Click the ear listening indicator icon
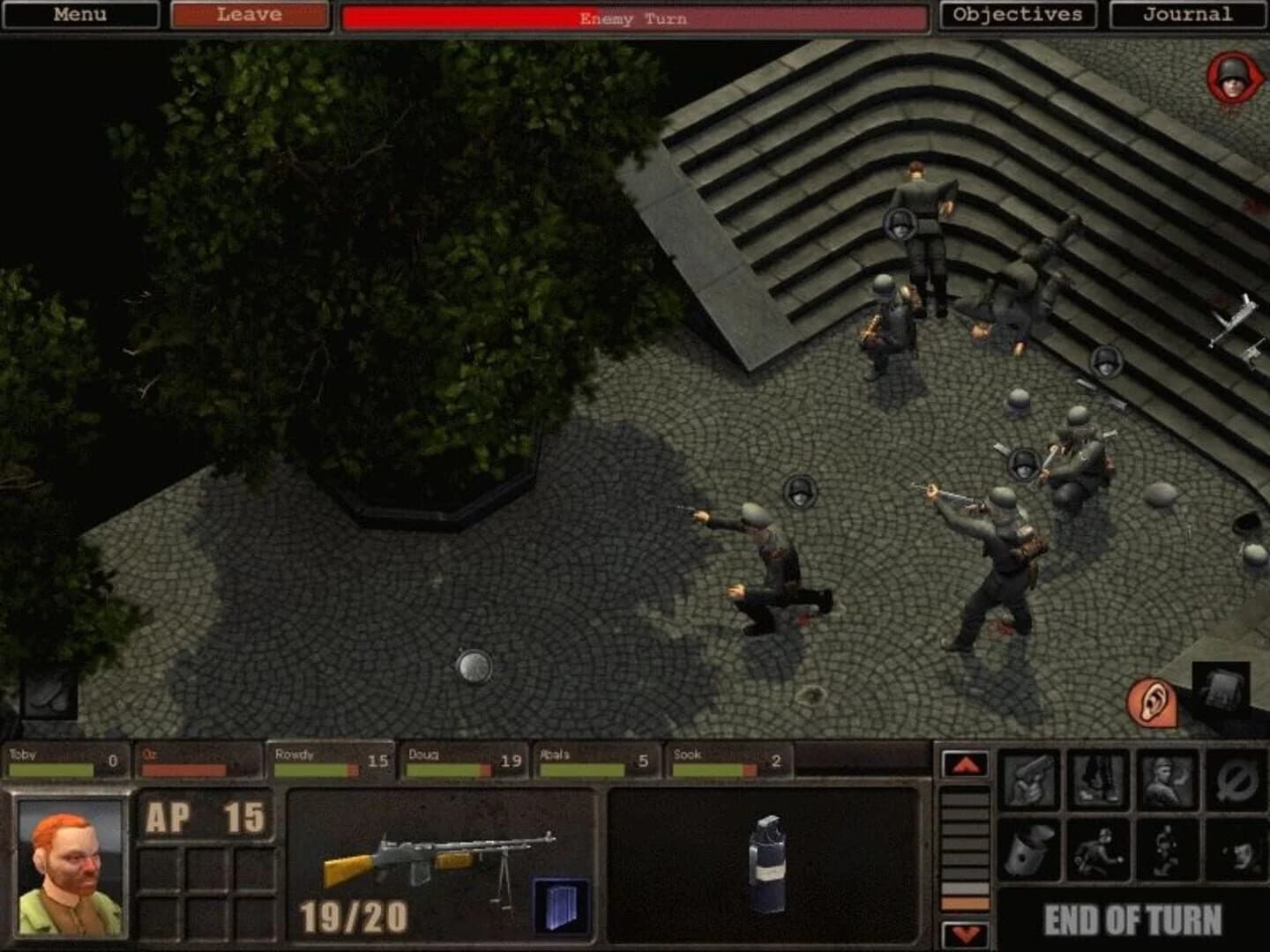 point(1153,703)
